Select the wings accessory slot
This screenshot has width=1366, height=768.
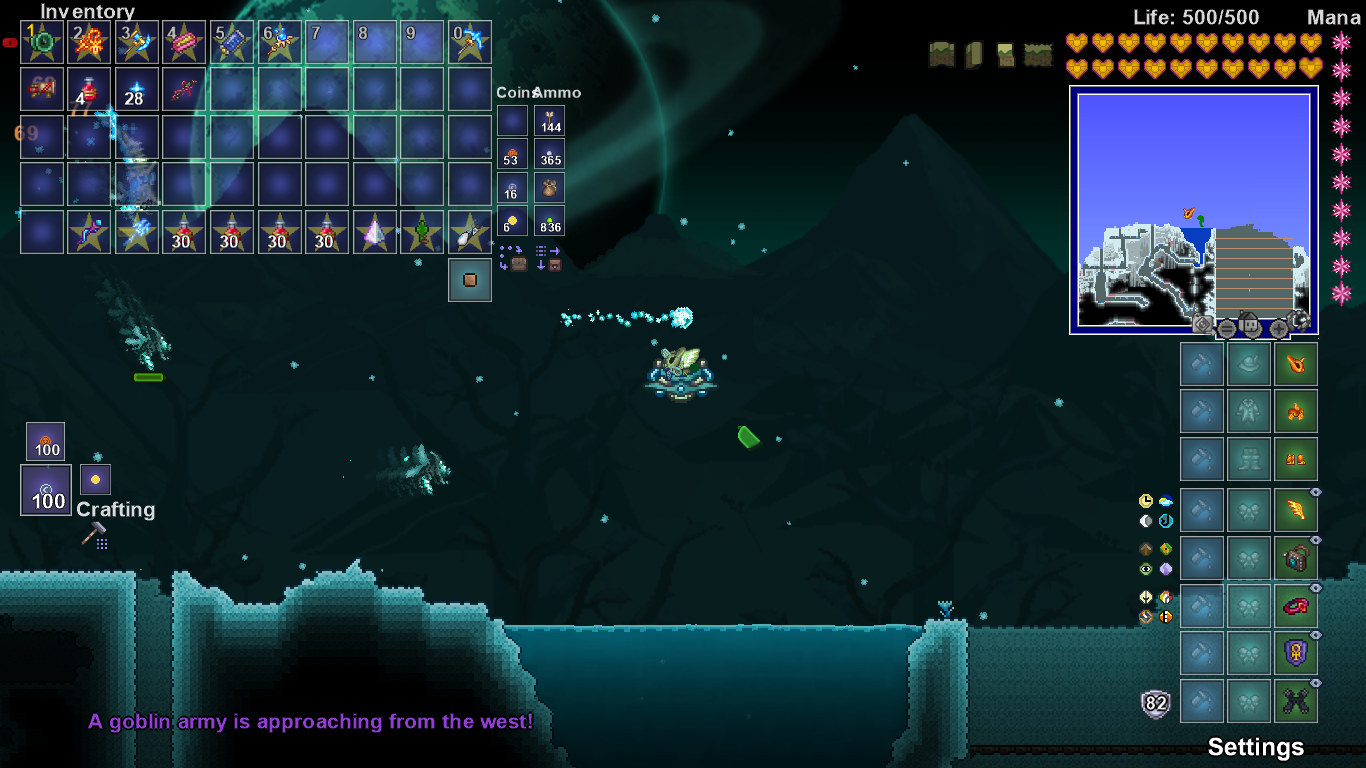pos(1296,511)
